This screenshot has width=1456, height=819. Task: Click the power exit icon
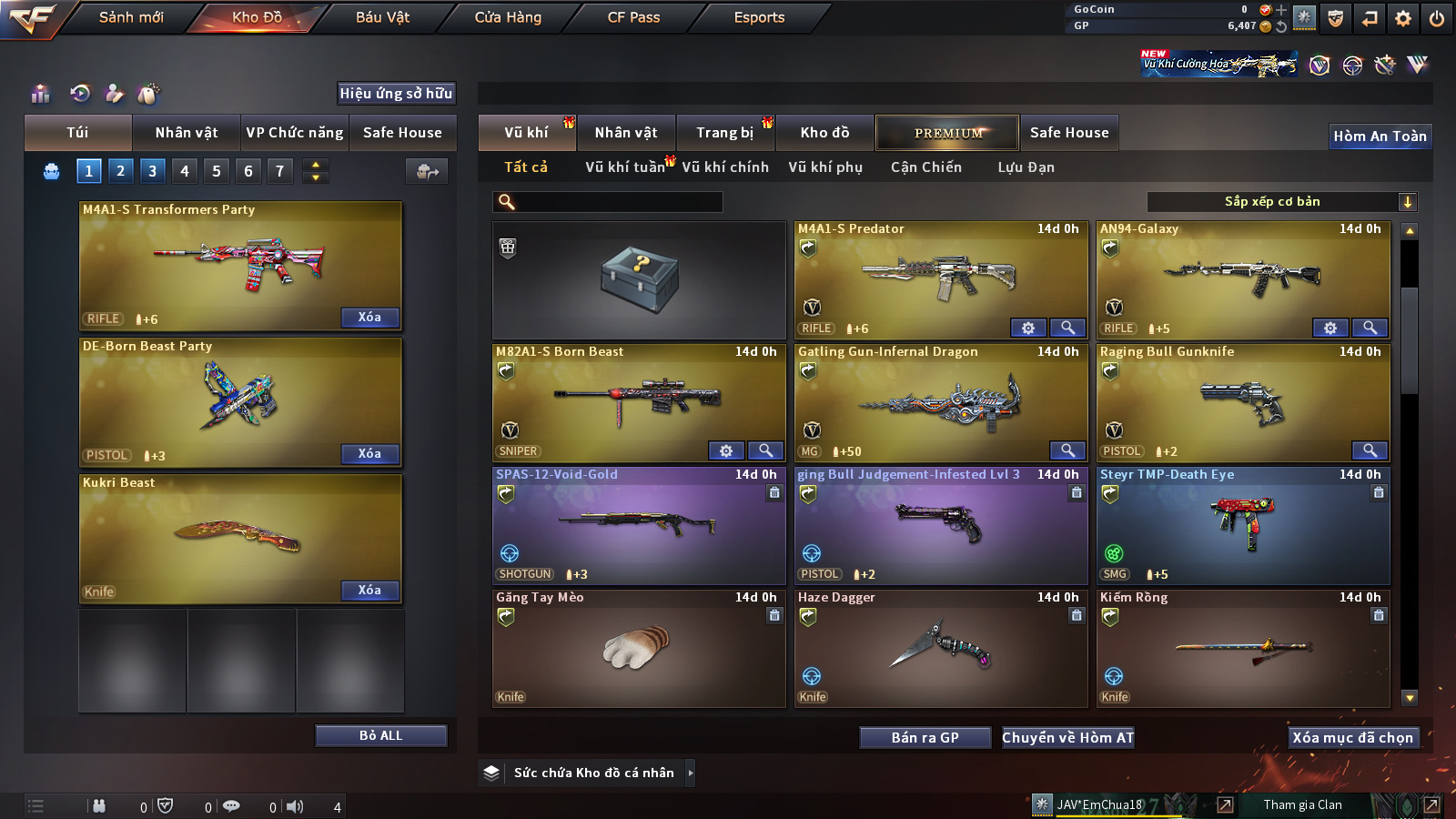[1436, 18]
